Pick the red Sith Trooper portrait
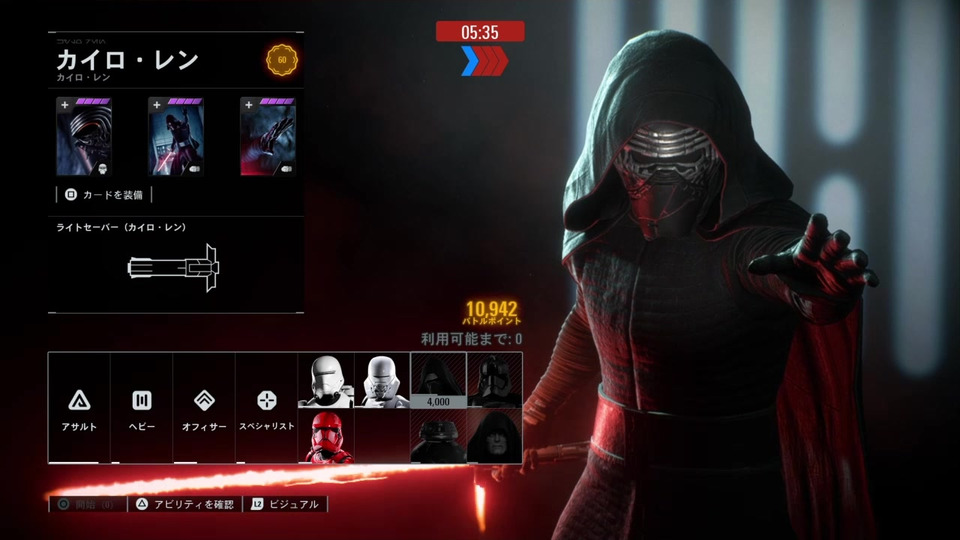Image resolution: width=960 pixels, height=540 pixels. [x=326, y=436]
